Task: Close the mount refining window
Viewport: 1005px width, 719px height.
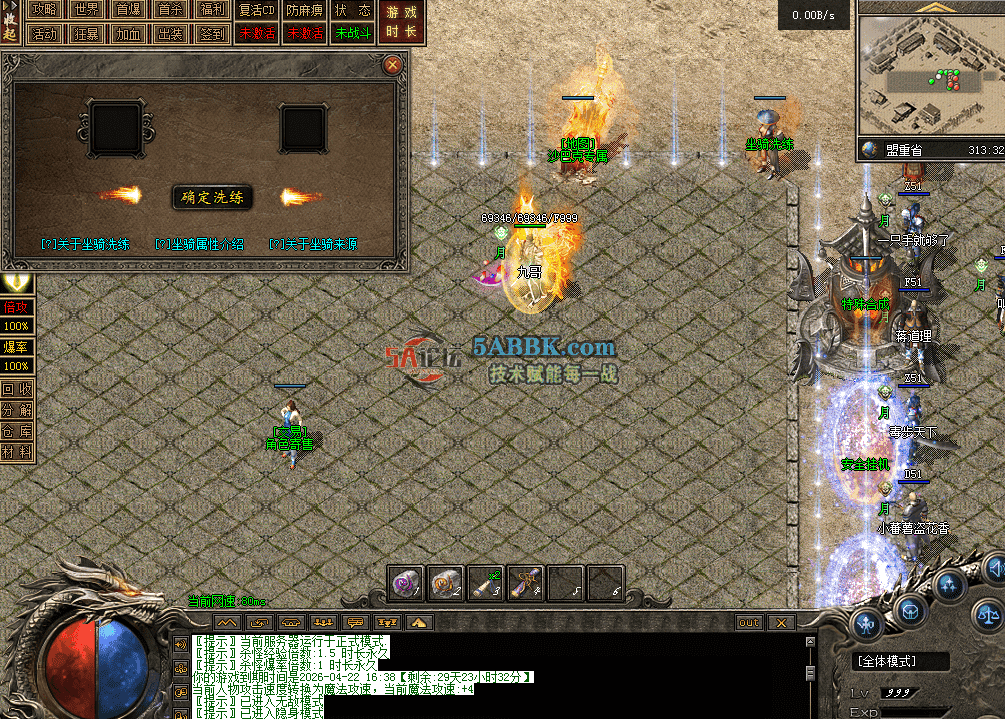Action: tap(393, 65)
